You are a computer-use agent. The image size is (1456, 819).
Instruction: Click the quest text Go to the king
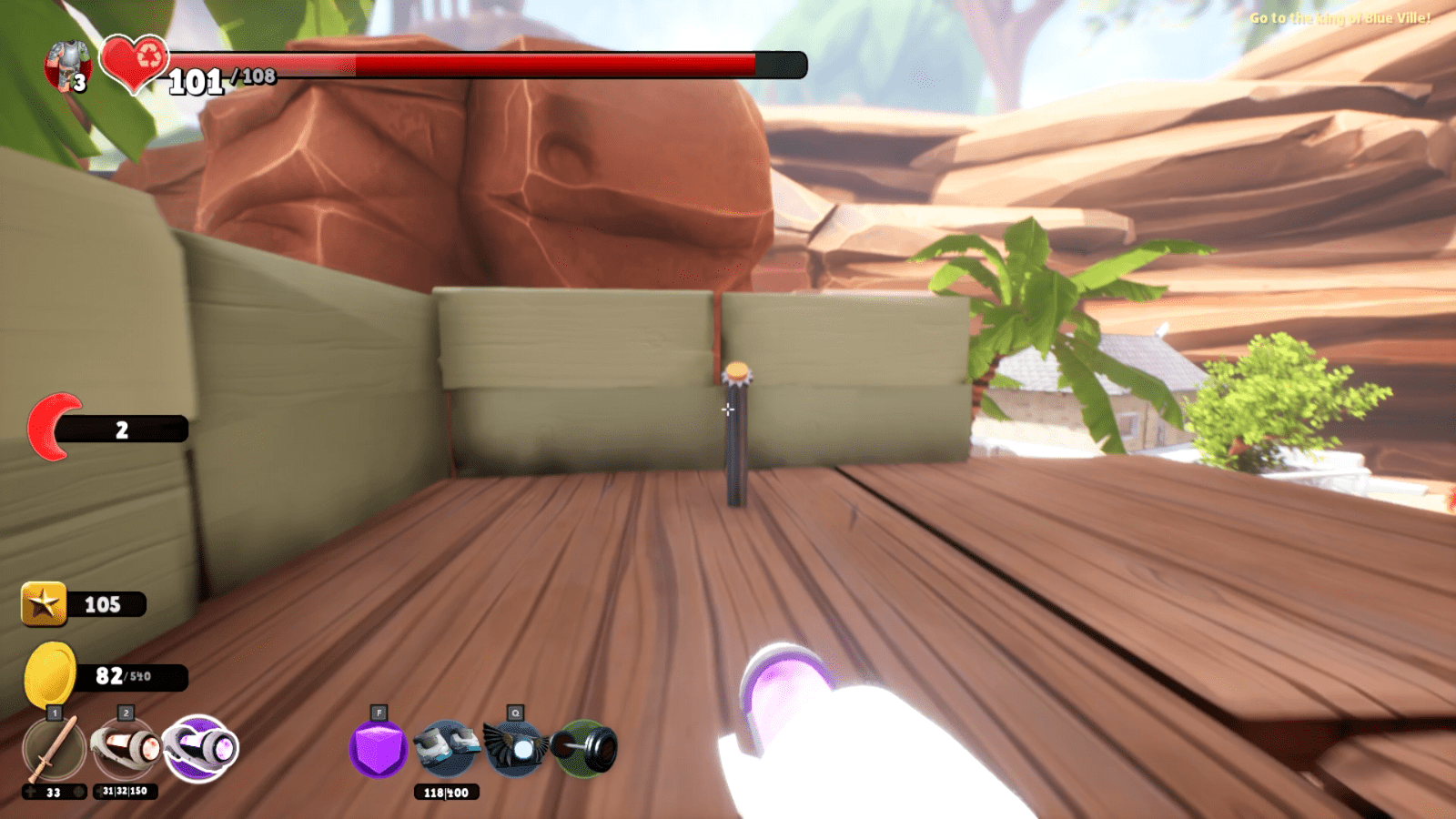[1342, 16]
